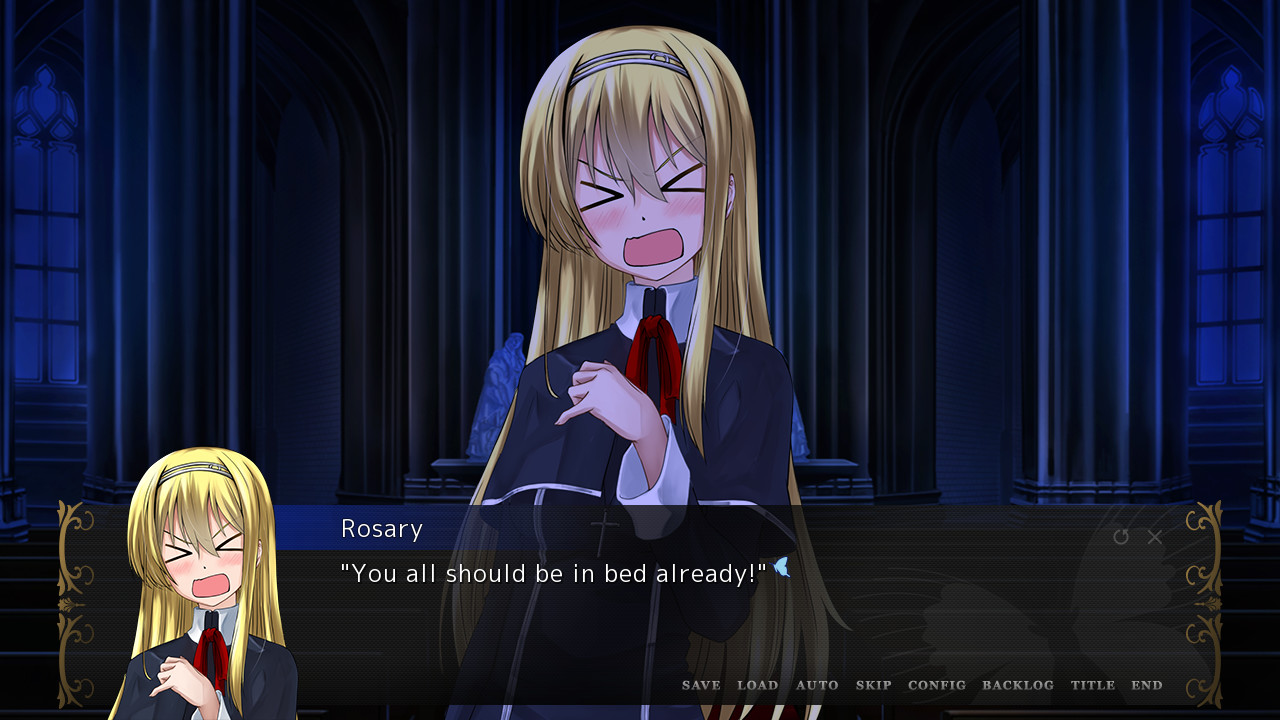1280x720 pixels.
Task: Enable AUTO read mode
Action: [x=818, y=685]
